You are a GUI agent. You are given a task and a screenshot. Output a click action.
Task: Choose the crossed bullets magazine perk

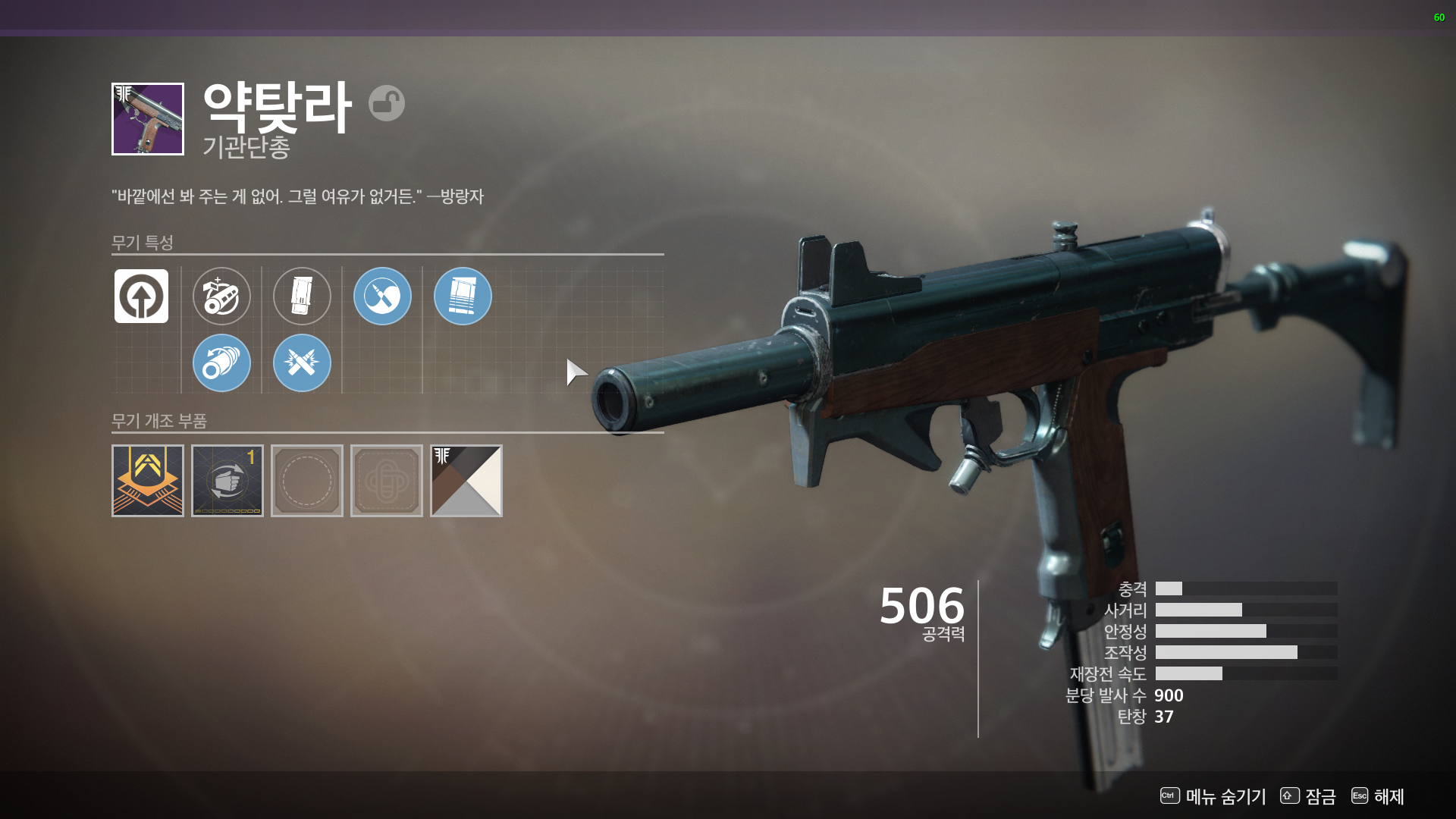302,363
